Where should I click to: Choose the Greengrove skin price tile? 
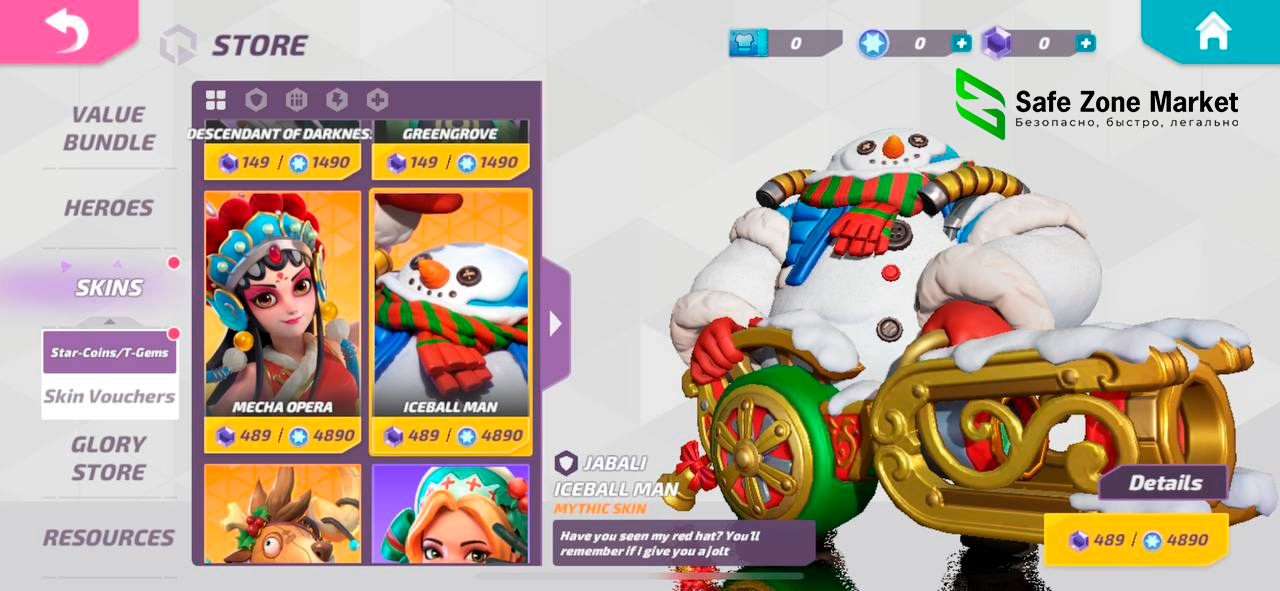[x=451, y=162]
